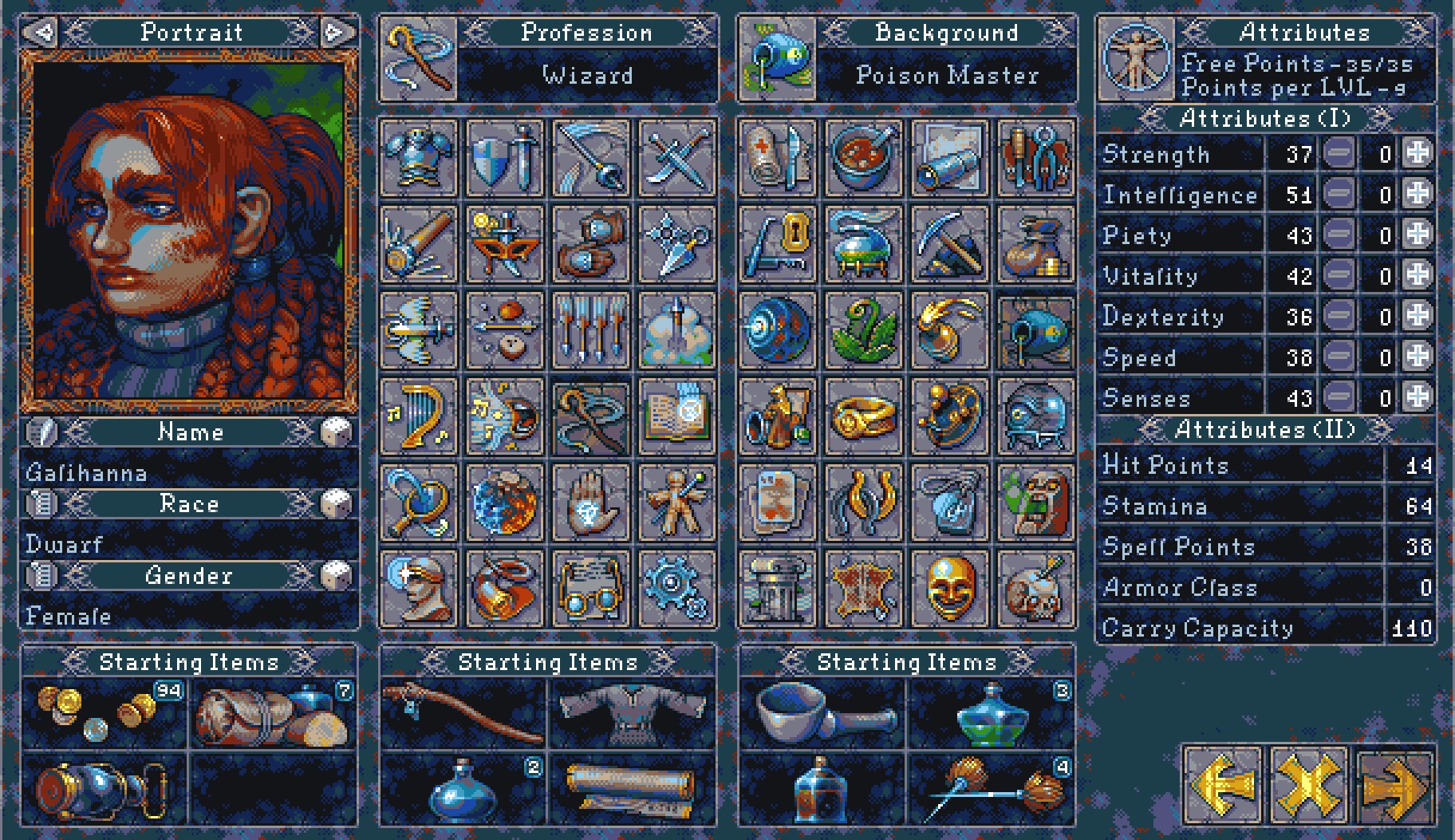Viewport: 1455px width, 840px height.
Task: Add a point to Intelligence
Action: coord(1418,194)
